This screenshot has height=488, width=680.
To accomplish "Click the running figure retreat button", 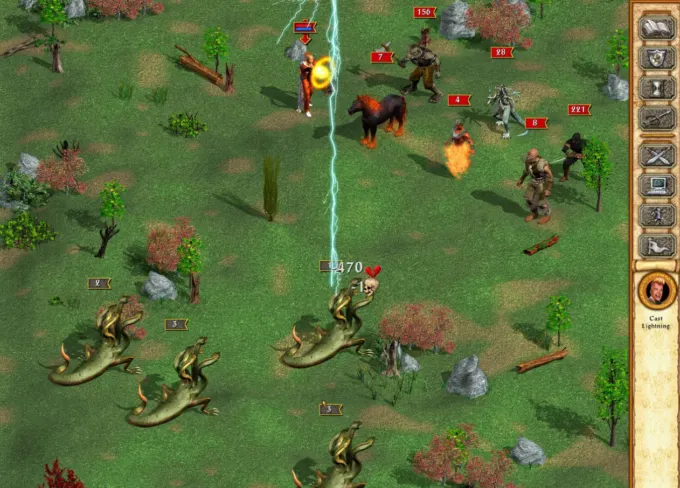I will pos(655,214).
